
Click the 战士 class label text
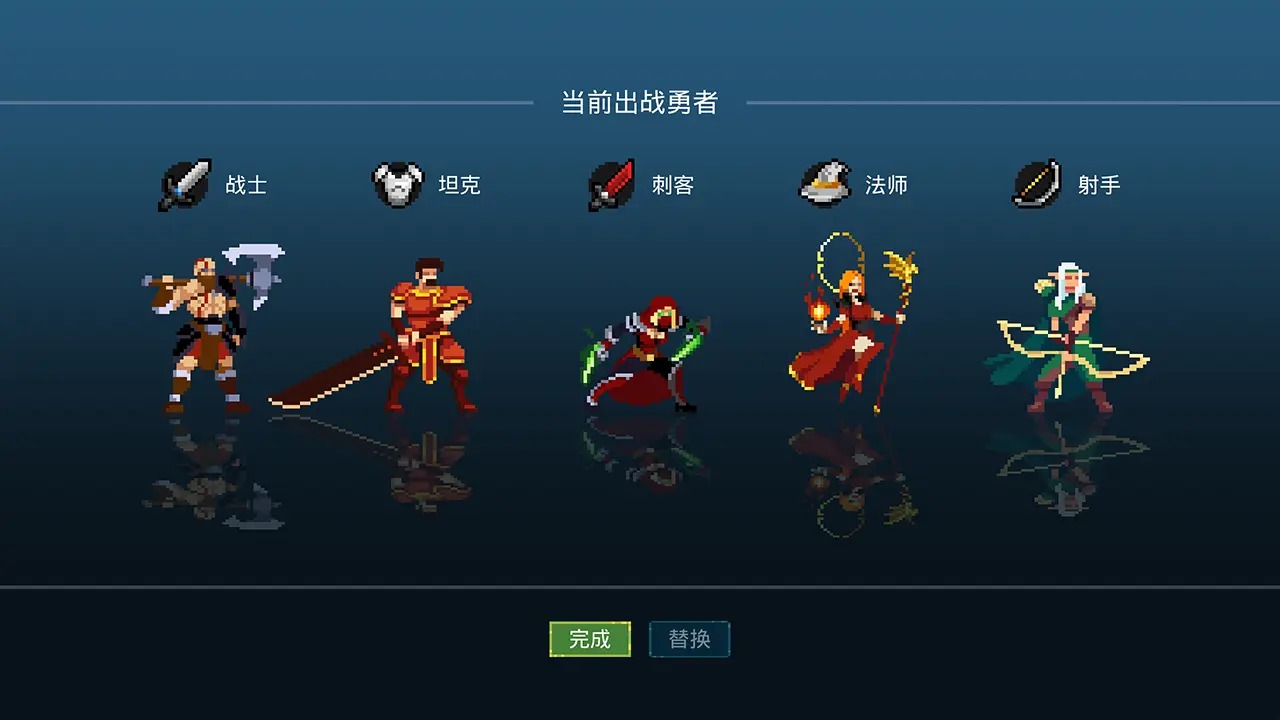click(x=245, y=185)
